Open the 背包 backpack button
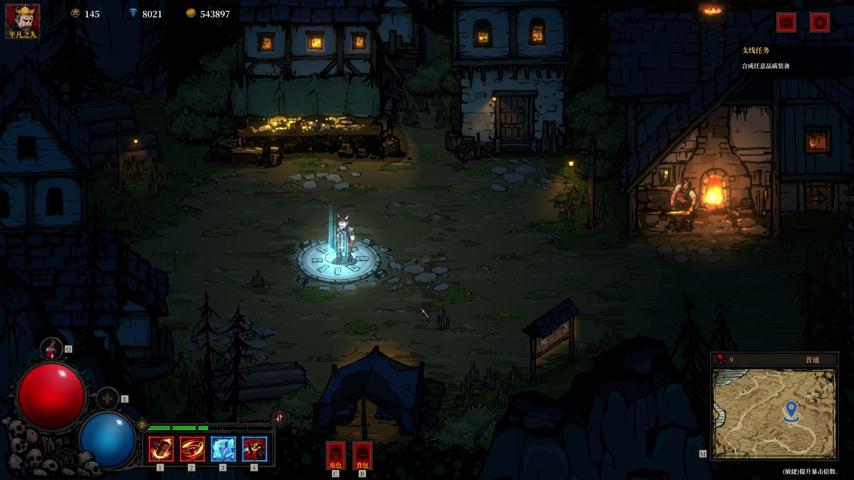Screen dimensions: 854x480 click(x=362, y=455)
